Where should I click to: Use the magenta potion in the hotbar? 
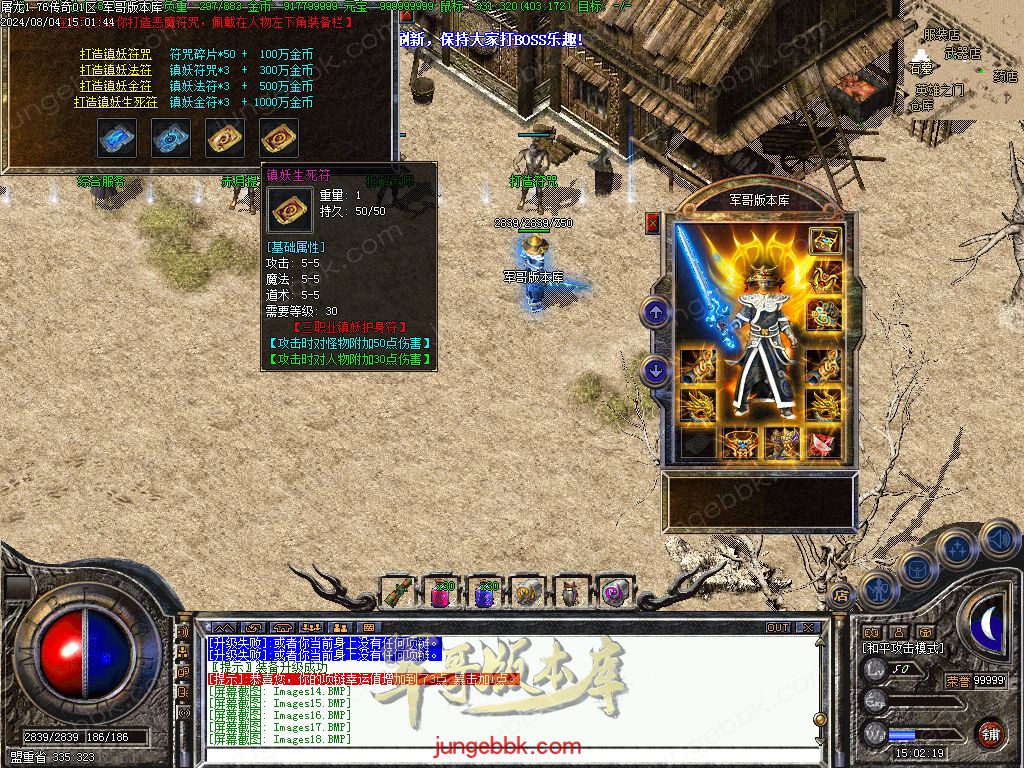pos(440,593)
